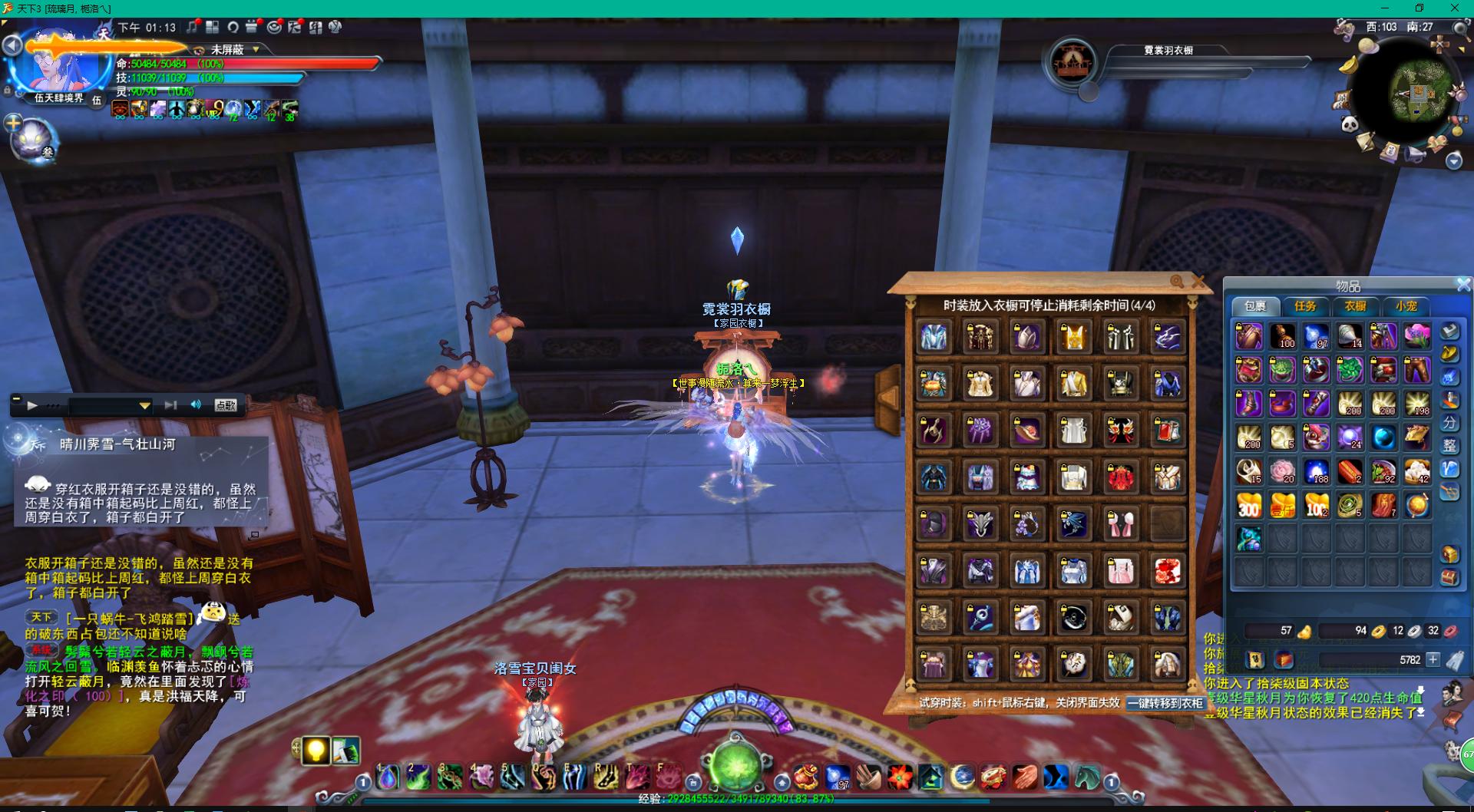Open the 衣橱 inventory tab

click(1355, 306)
